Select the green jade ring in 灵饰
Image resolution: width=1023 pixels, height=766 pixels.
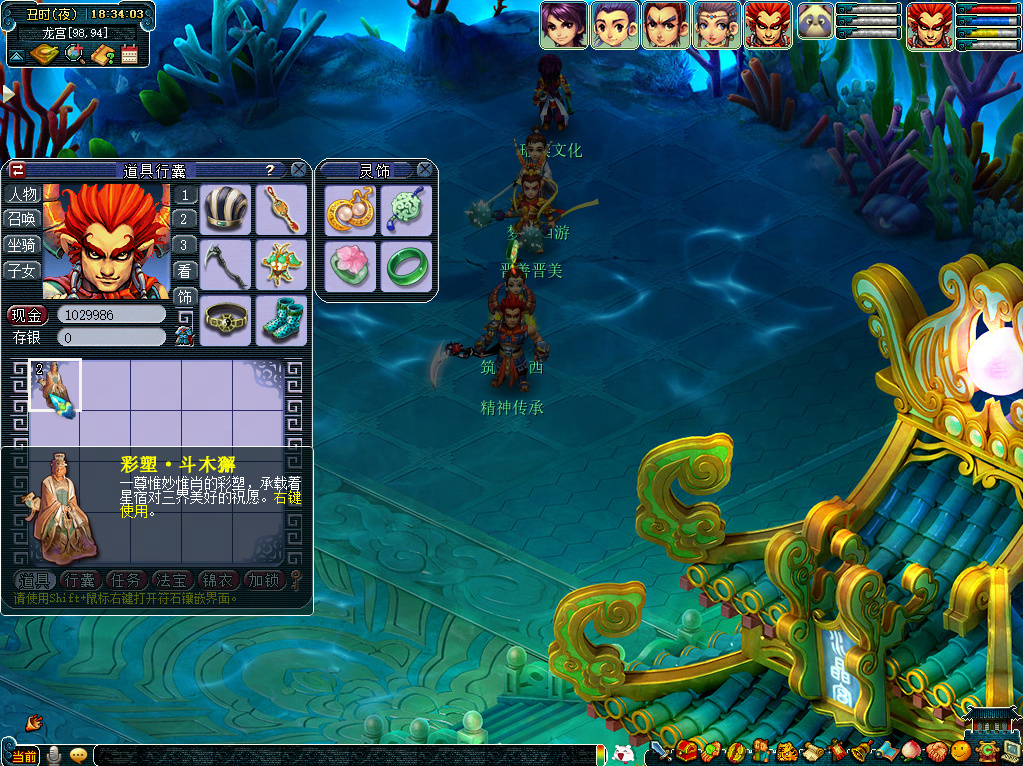[x=406, y=266]
